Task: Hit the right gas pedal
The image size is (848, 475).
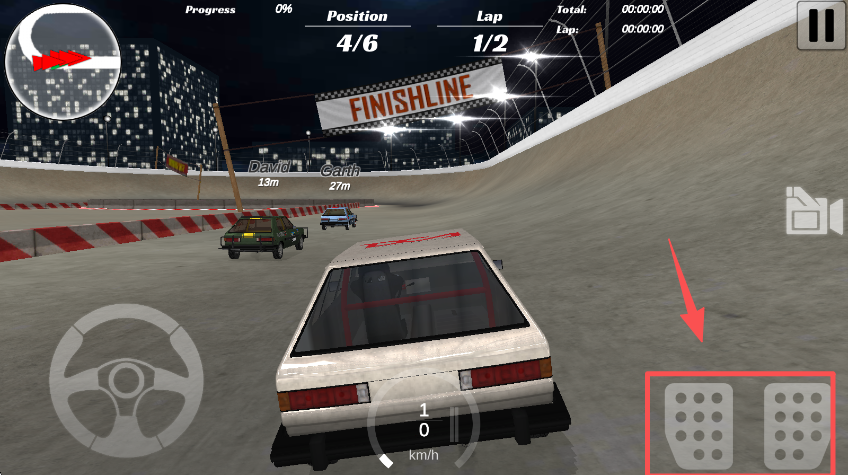Action: (x=797, y=422)
